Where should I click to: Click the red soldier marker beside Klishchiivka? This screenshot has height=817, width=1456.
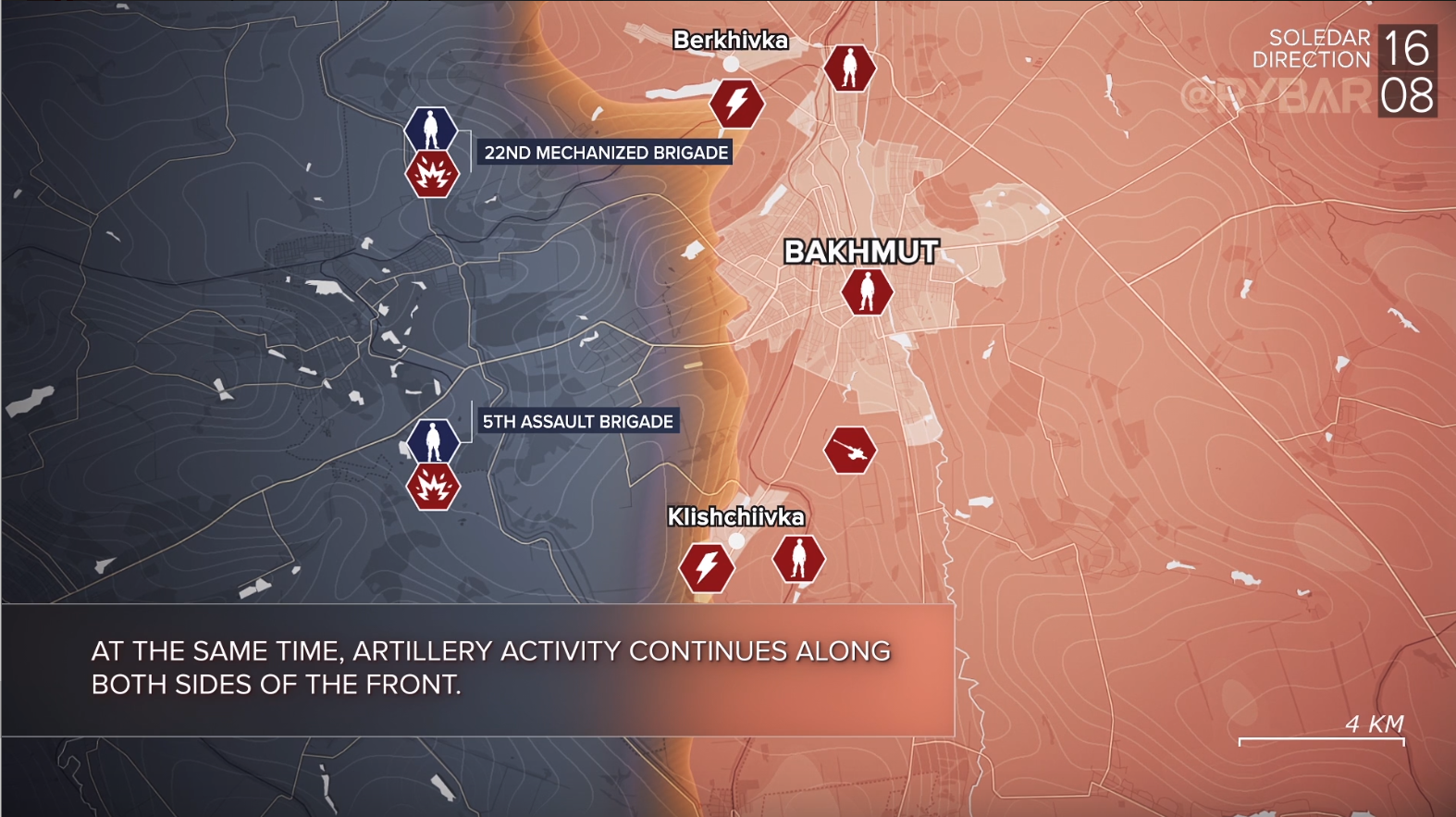coord(799,559)
